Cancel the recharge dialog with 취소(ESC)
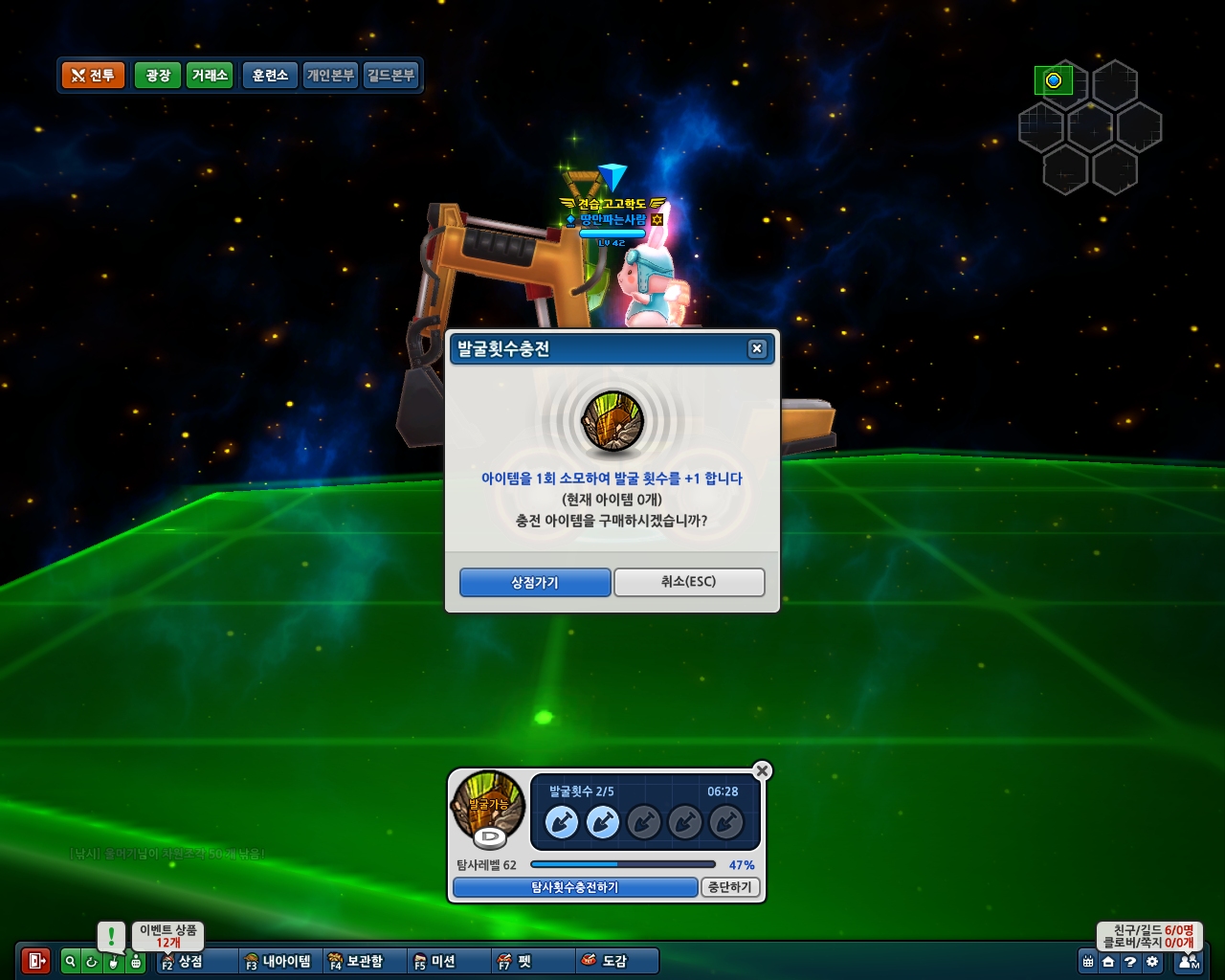1225x980 pixels. coord(688,582)
